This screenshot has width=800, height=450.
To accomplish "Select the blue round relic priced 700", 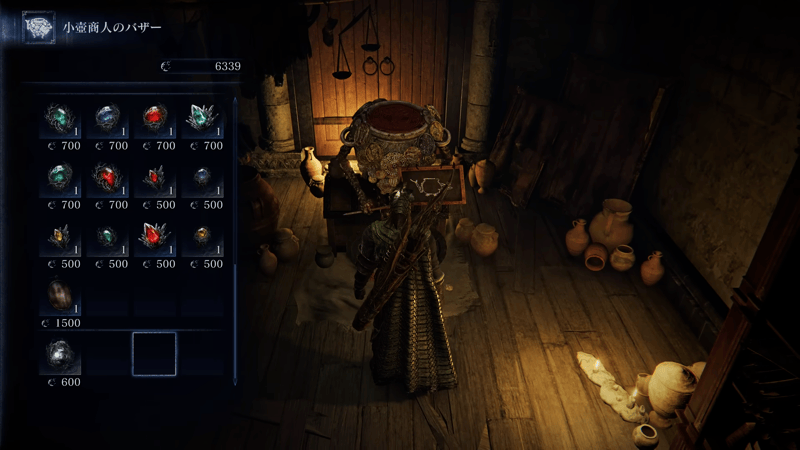I will tap(107, 120).
